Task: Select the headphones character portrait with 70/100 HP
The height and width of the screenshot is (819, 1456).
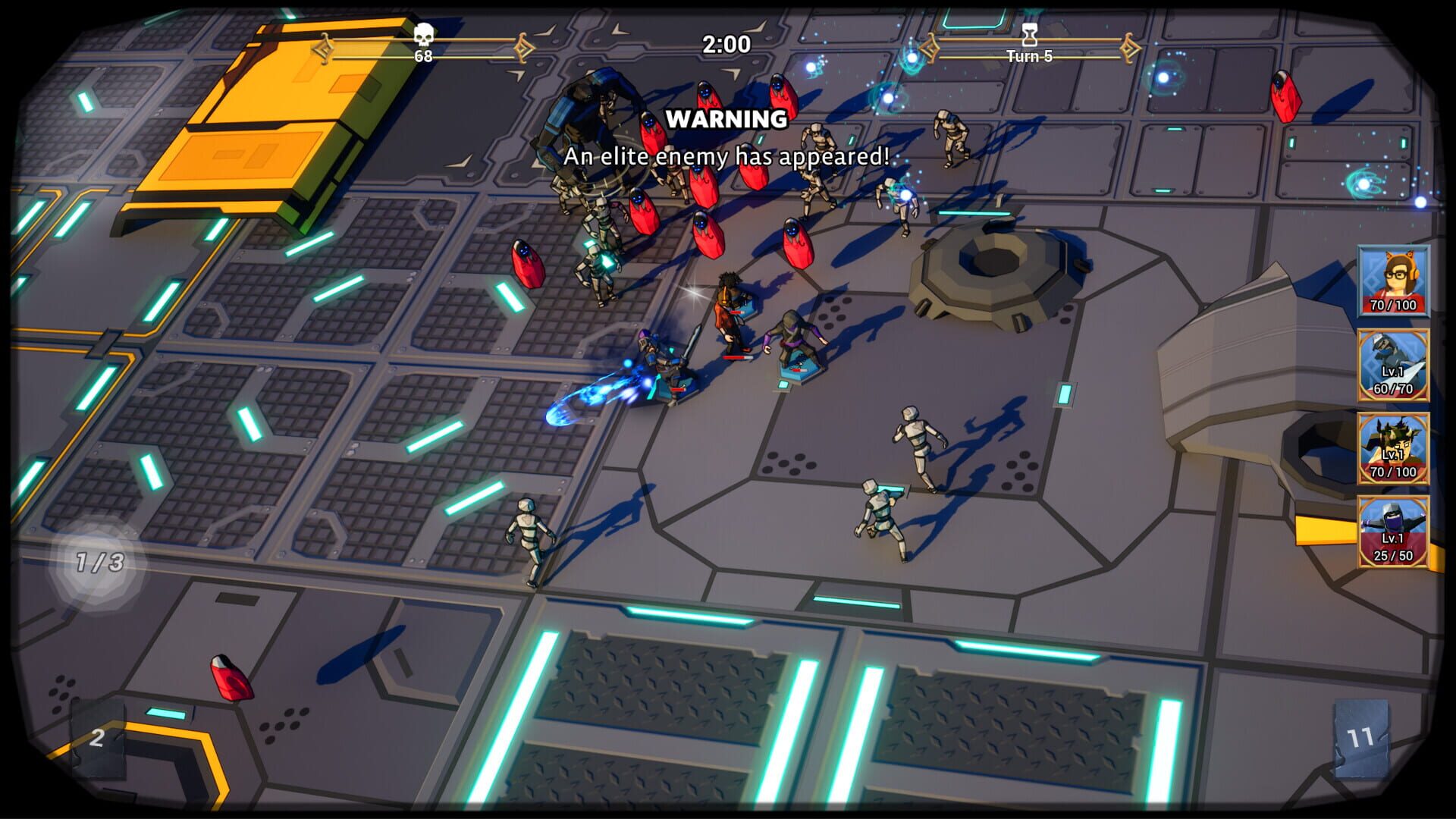Action: click(x=1394, y=281)
